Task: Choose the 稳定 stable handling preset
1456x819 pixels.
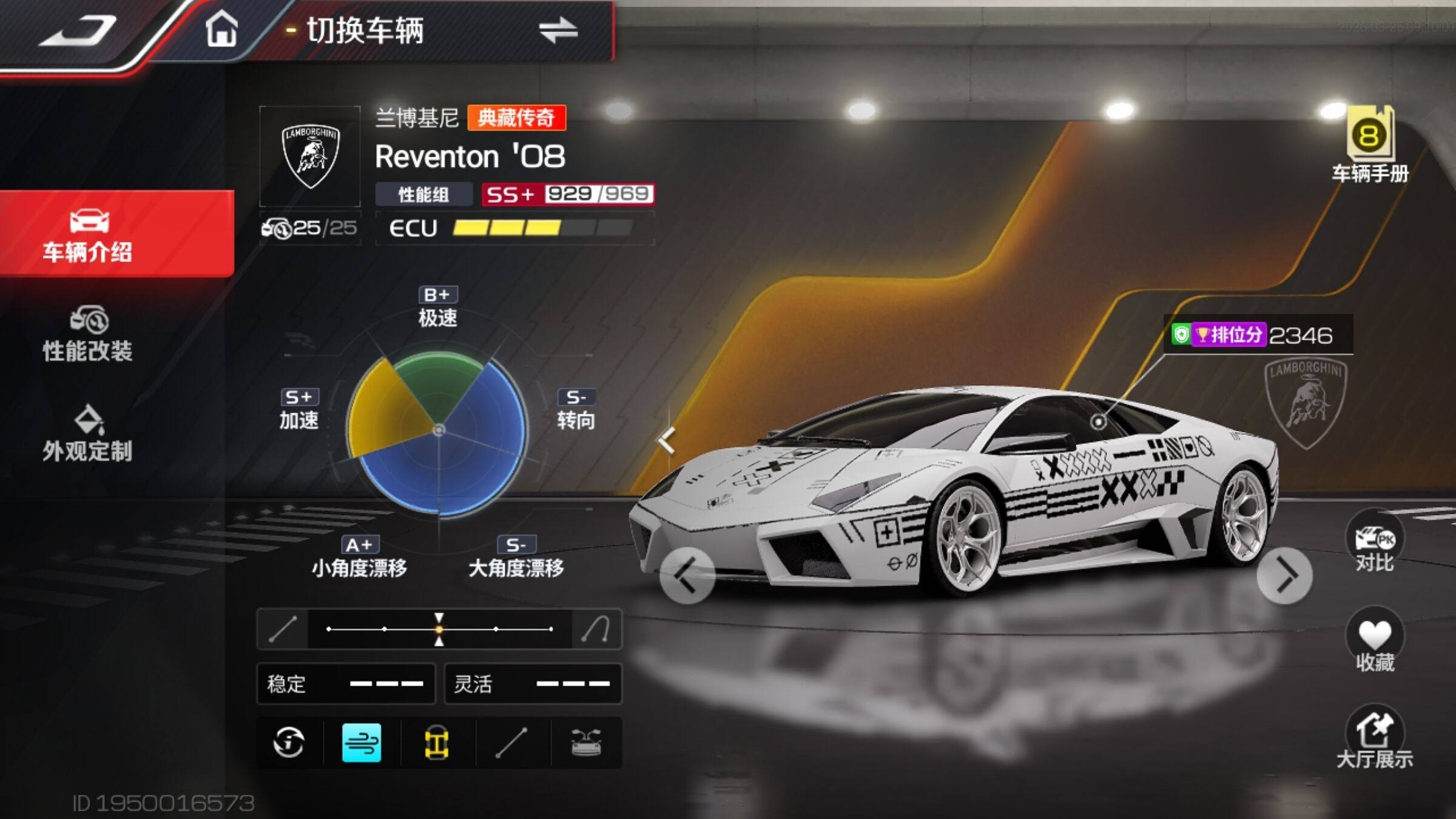Action: [346, 684]
